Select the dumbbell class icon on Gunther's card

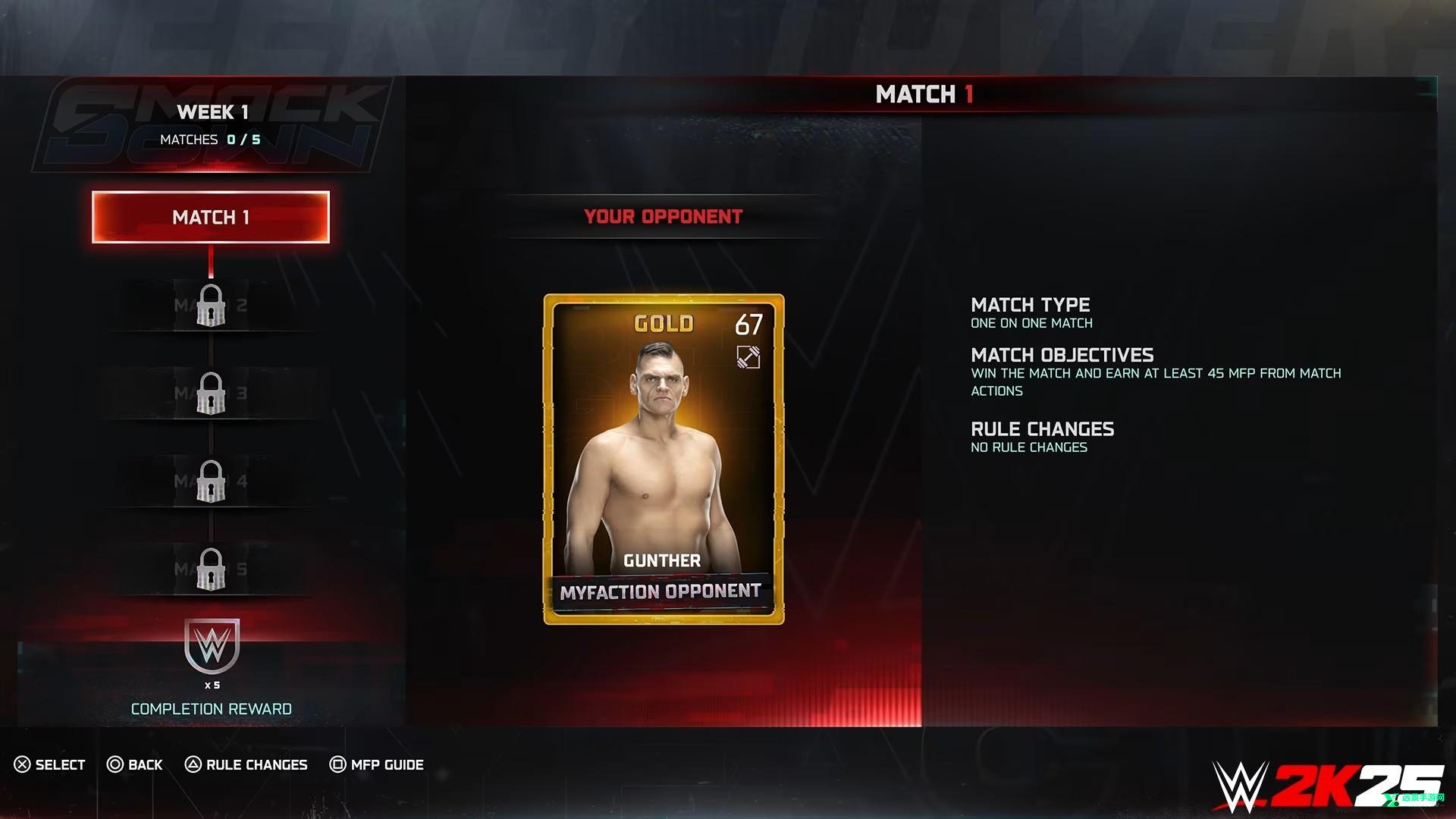[x=747, y=356]
